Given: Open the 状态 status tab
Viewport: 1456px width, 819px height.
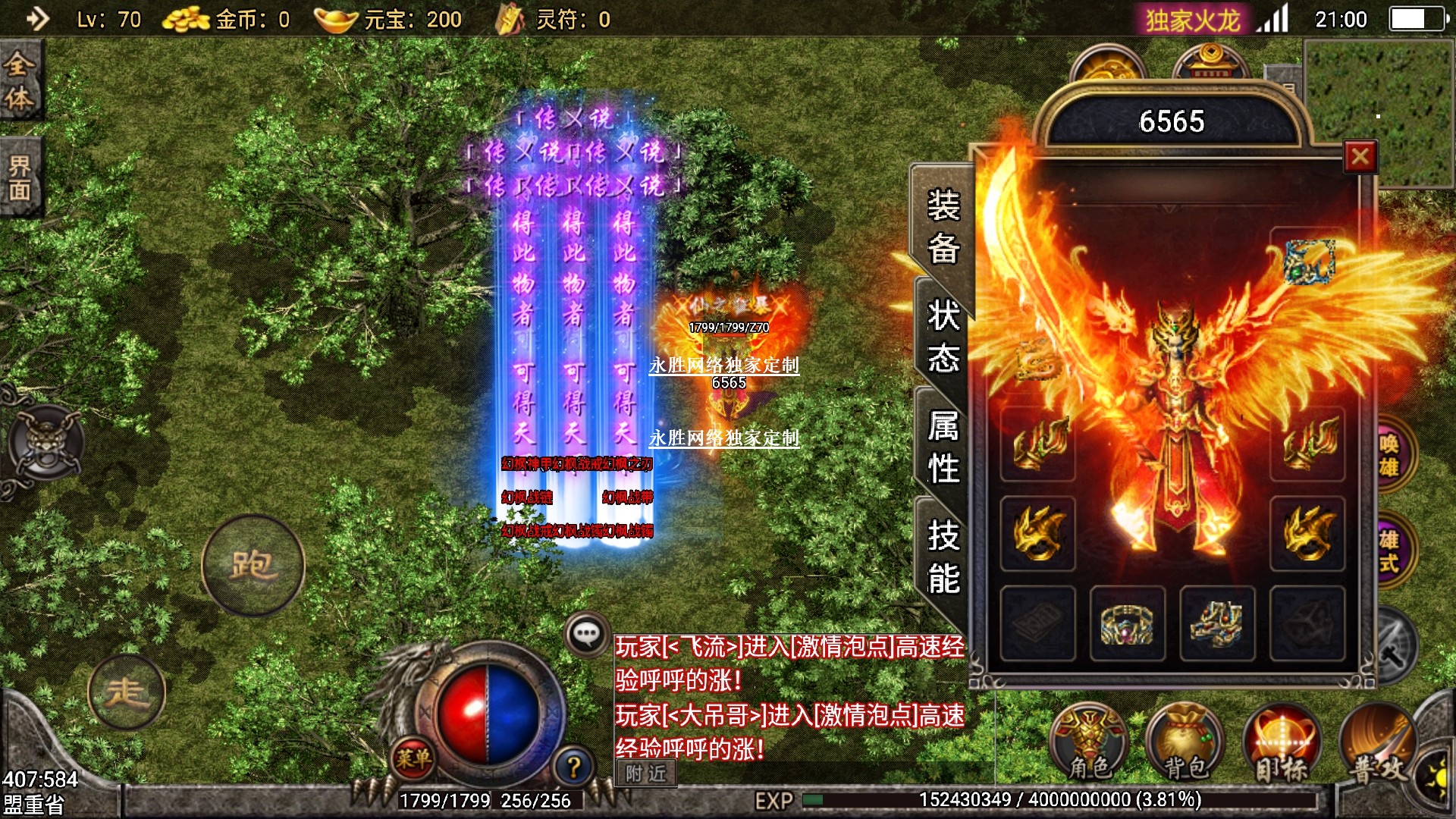Looking at the screenshot, I should pos(943,336).
